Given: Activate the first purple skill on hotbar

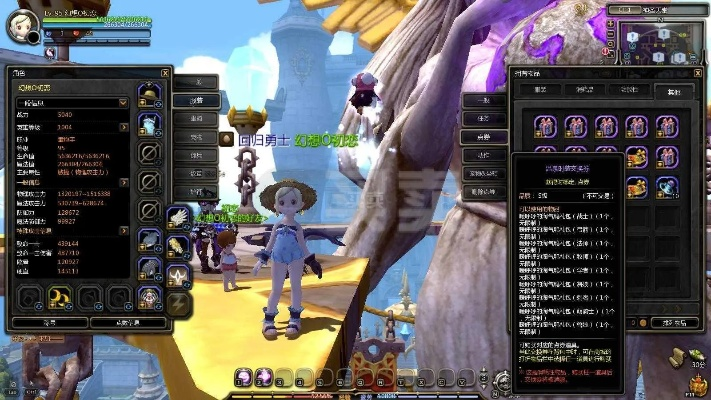Looking at the screenshot, I should (x=243, y=377).
